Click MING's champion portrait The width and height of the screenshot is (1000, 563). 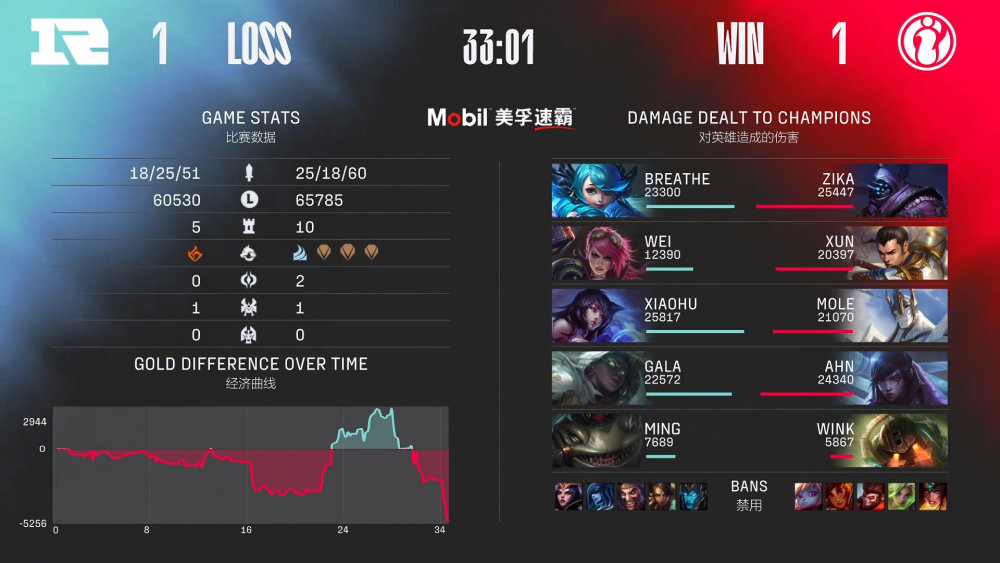click(x=596, y=441)
